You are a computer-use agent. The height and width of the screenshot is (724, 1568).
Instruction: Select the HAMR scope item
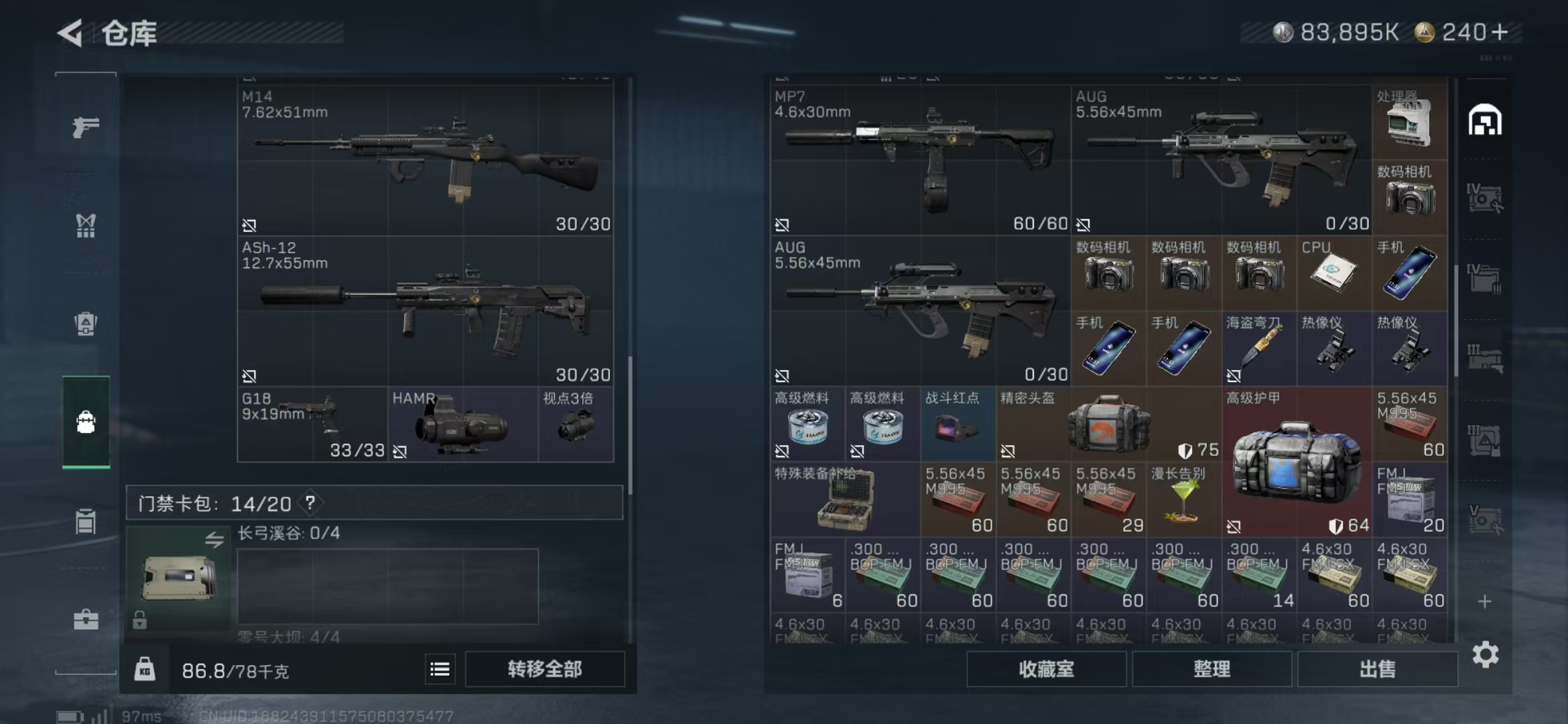tap(462, 424)
